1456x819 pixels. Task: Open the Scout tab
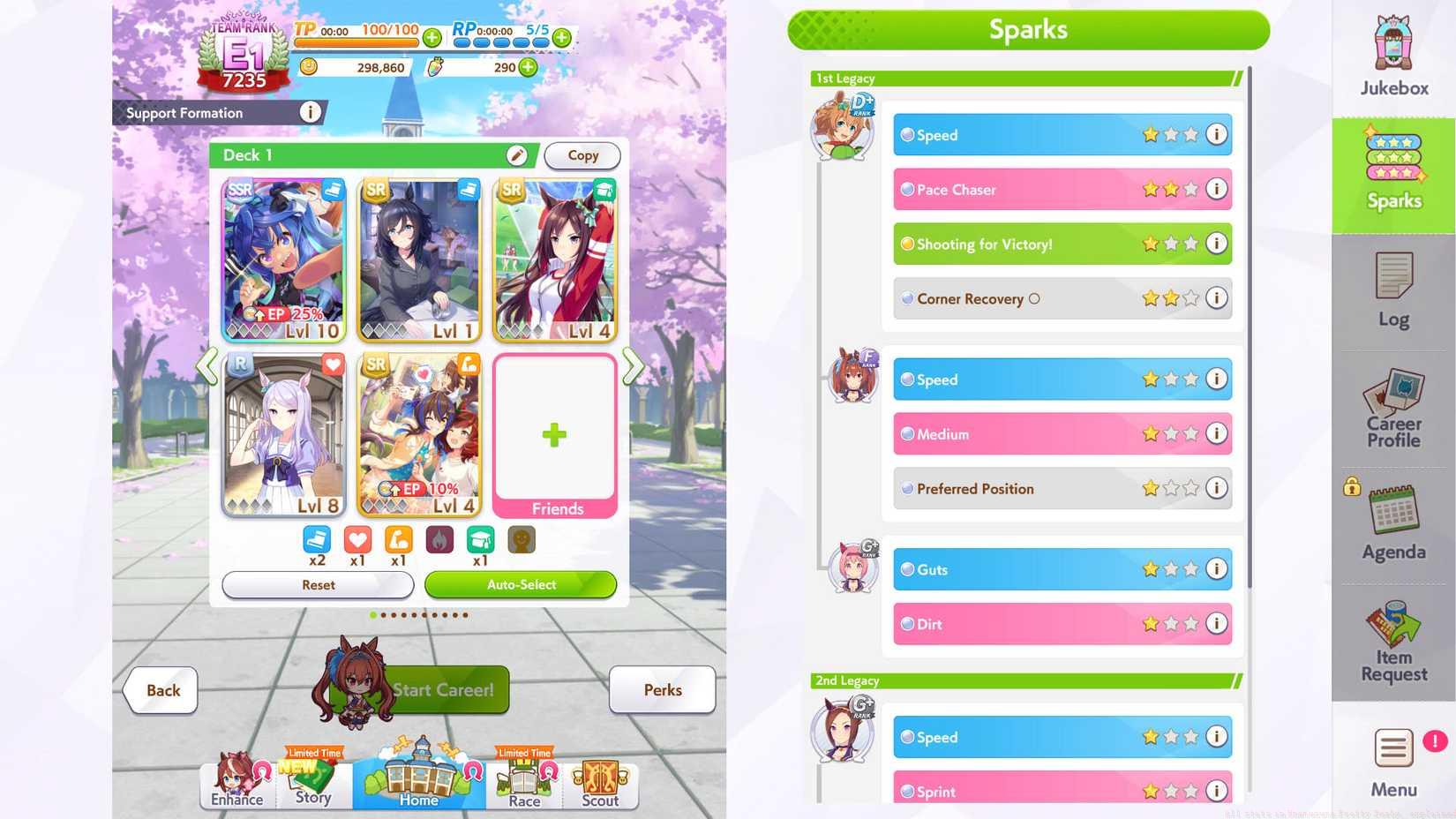(600, 781)
